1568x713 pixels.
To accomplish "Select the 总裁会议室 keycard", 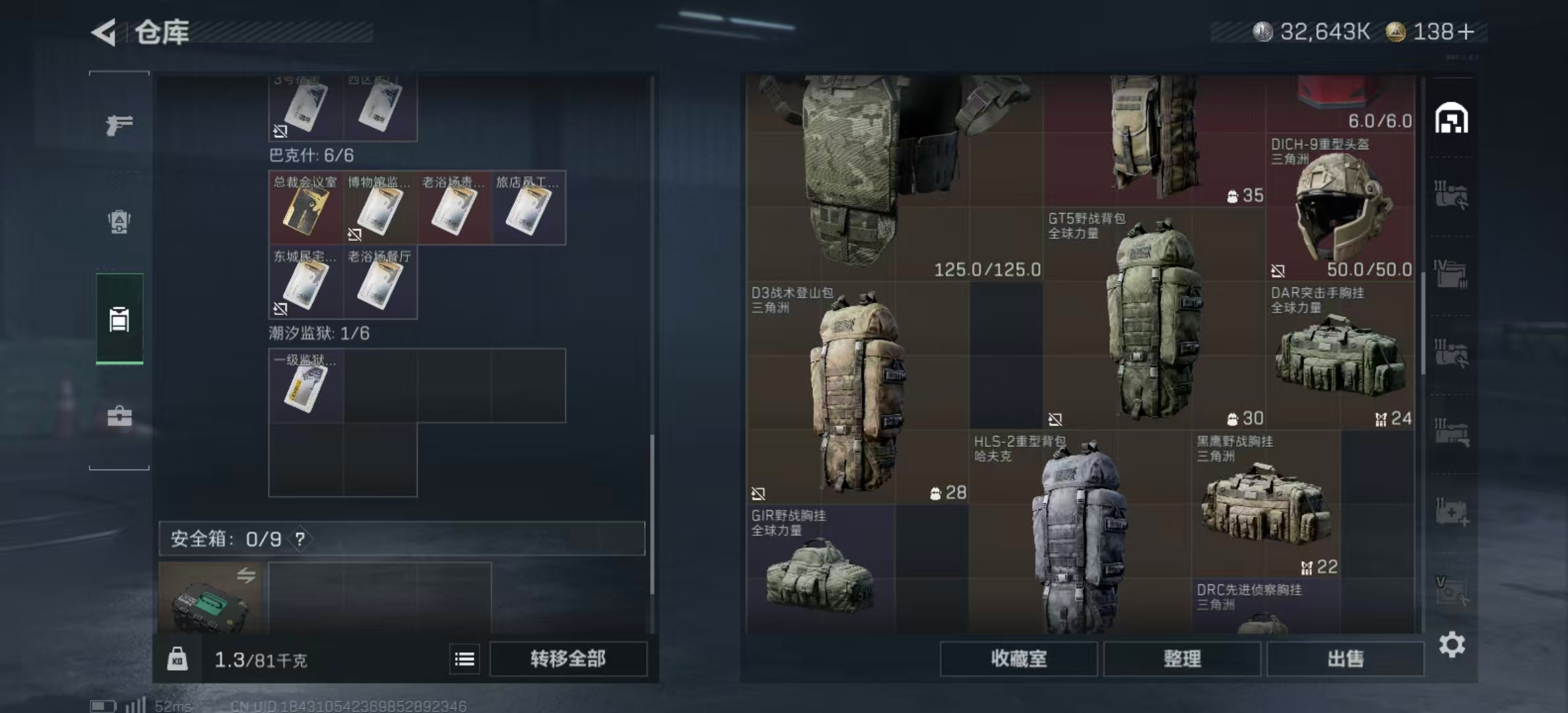I will (306, 208).
